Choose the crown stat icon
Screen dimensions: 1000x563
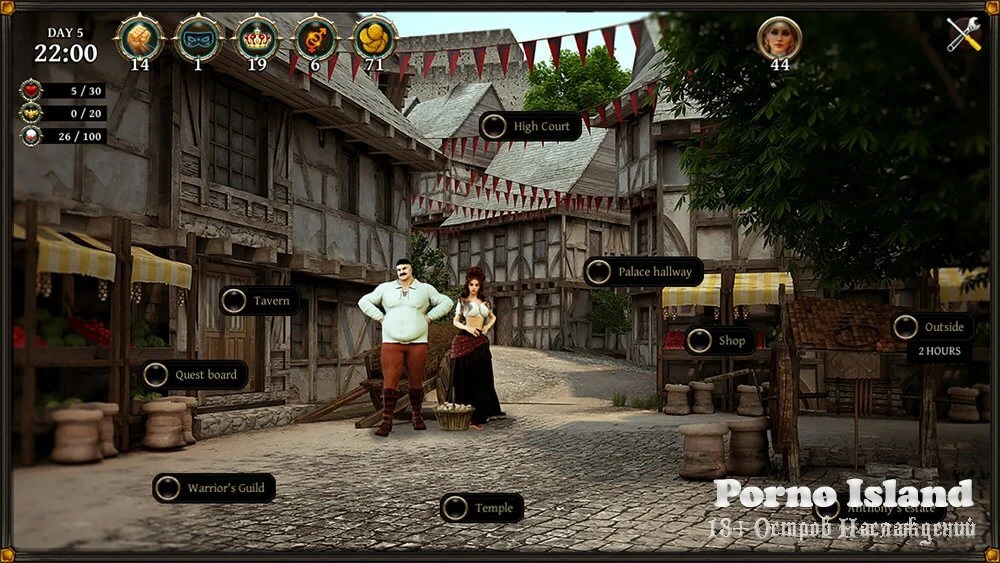point(257,38)
